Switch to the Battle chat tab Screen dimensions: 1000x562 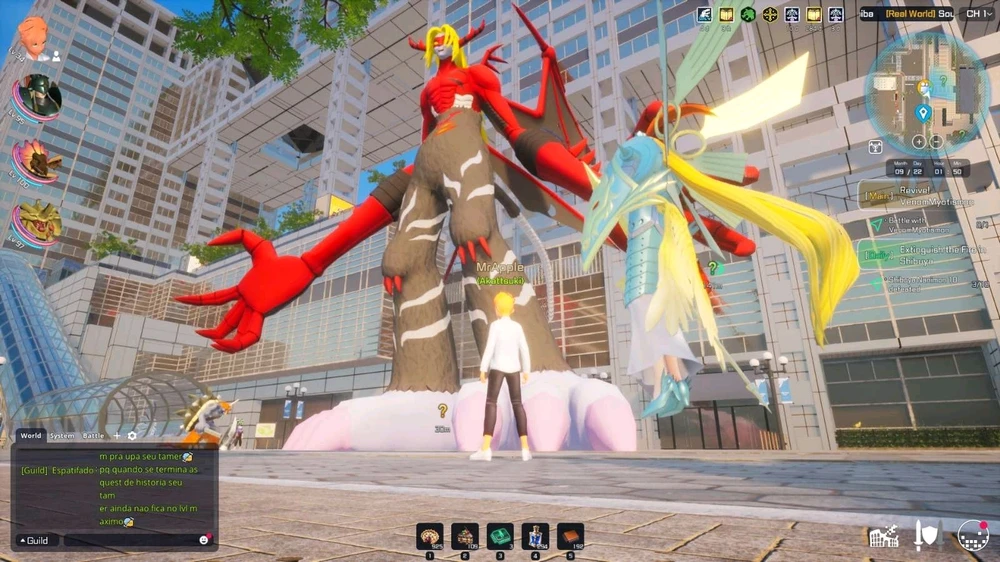[93, 436]
